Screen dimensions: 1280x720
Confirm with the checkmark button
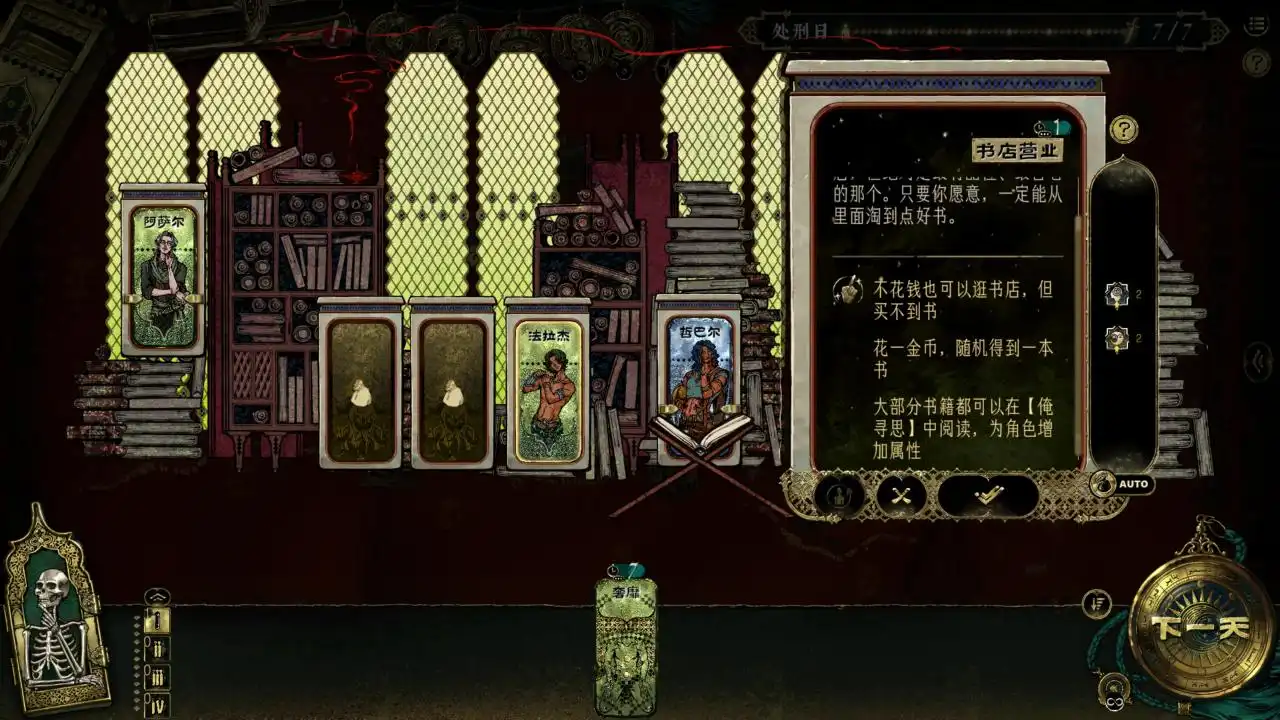pyautogui.click(x=988, y=495)
